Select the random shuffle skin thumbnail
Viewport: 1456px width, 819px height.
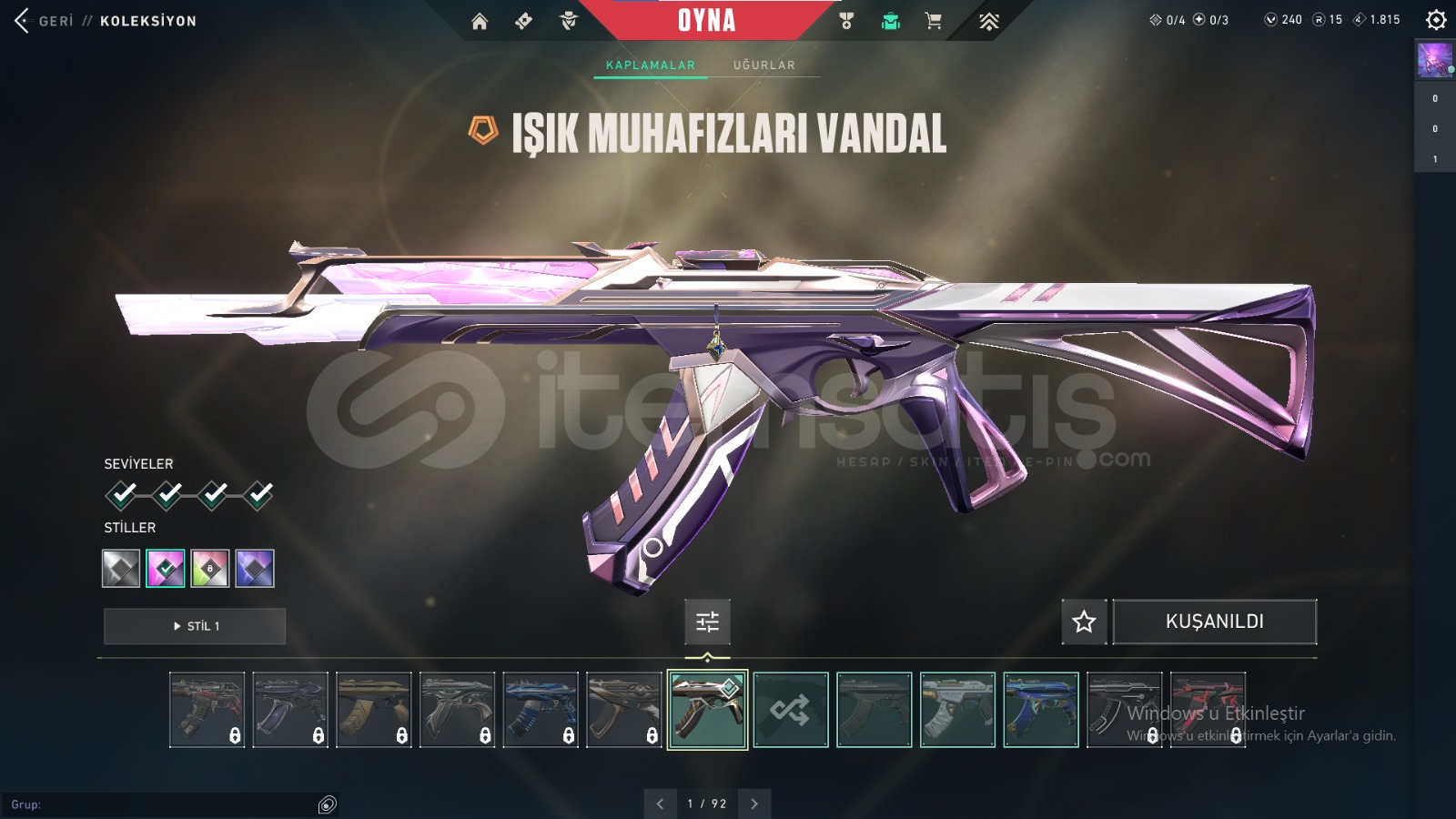pos(791,710)
